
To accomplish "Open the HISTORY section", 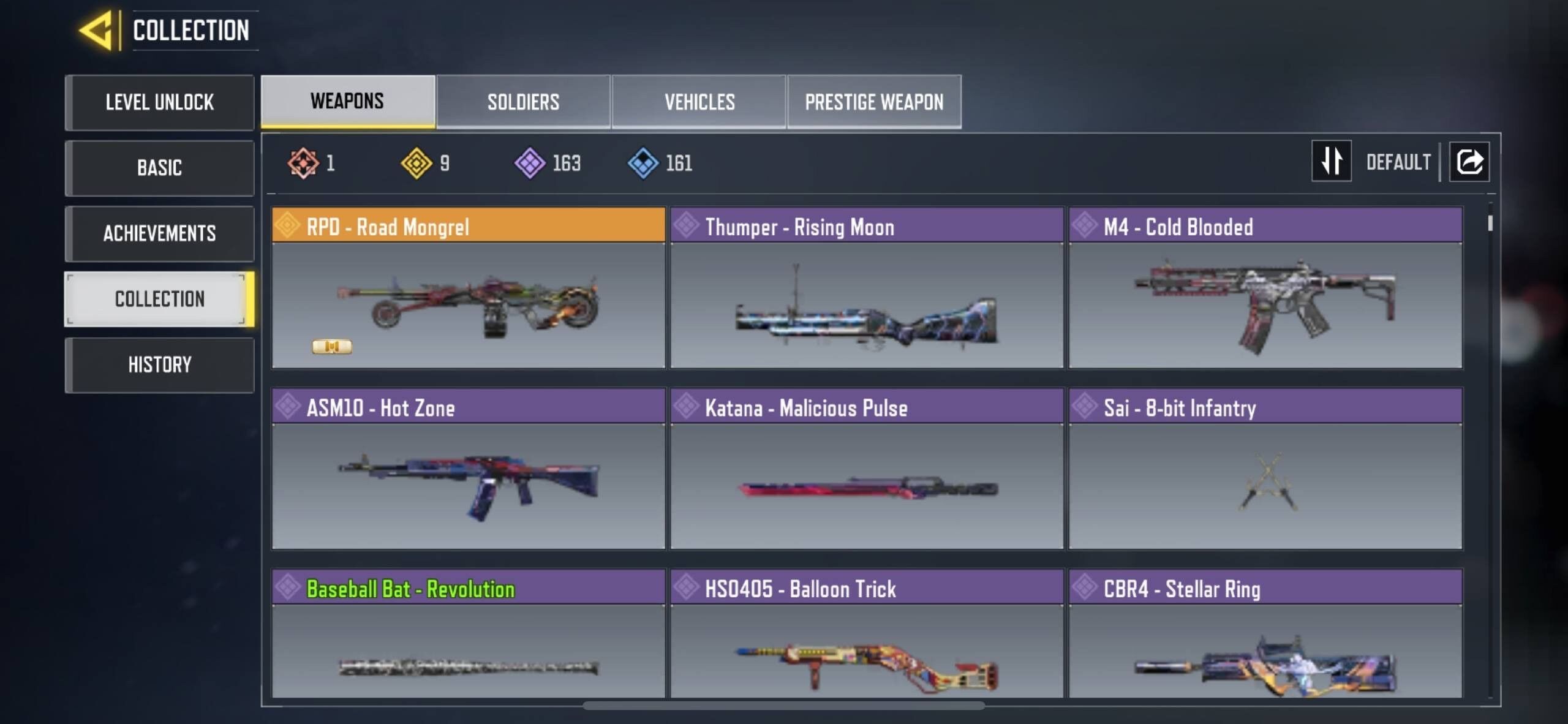I will point(160,364).
